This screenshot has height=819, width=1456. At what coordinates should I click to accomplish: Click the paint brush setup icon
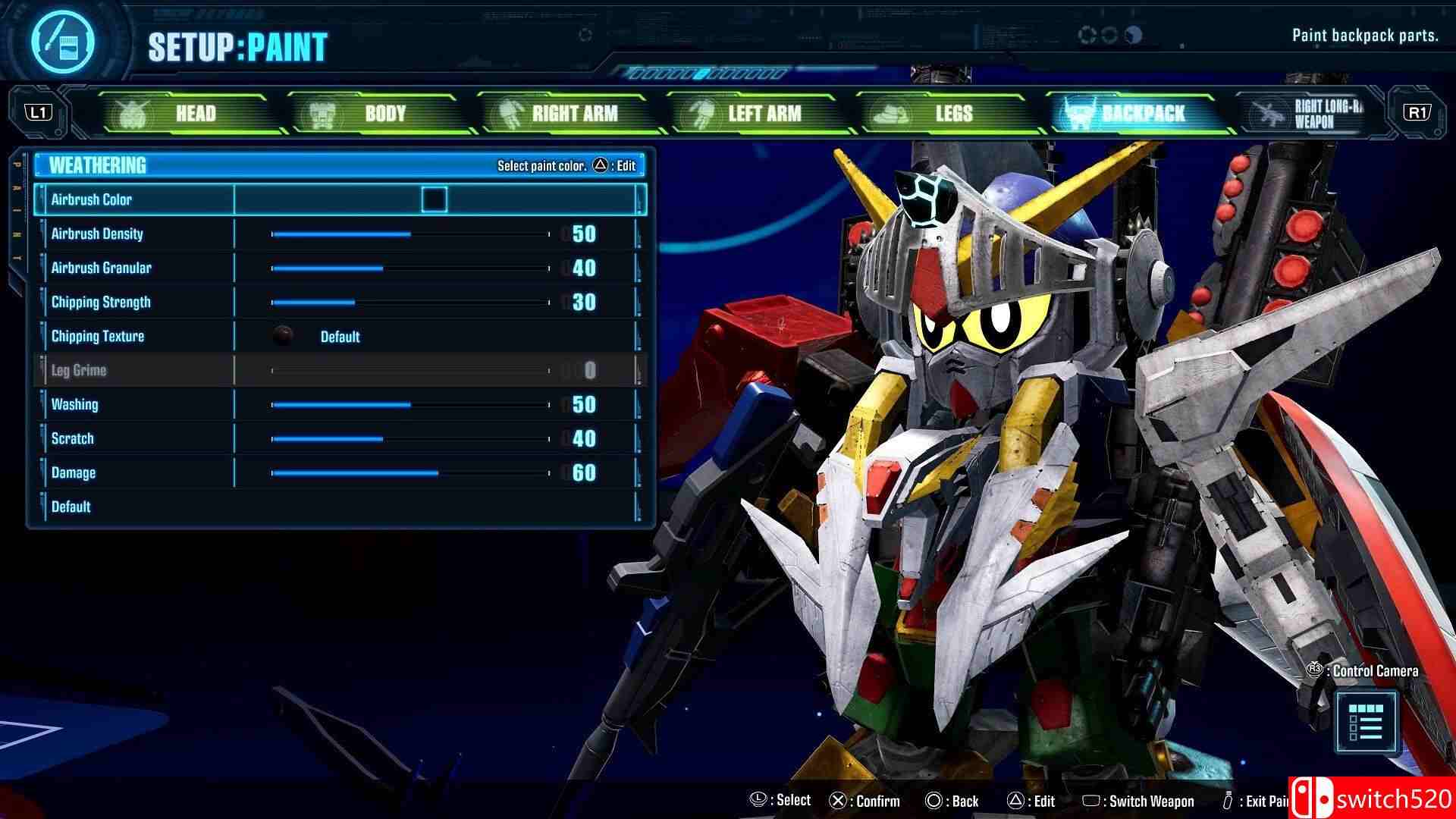click(63, 42)
